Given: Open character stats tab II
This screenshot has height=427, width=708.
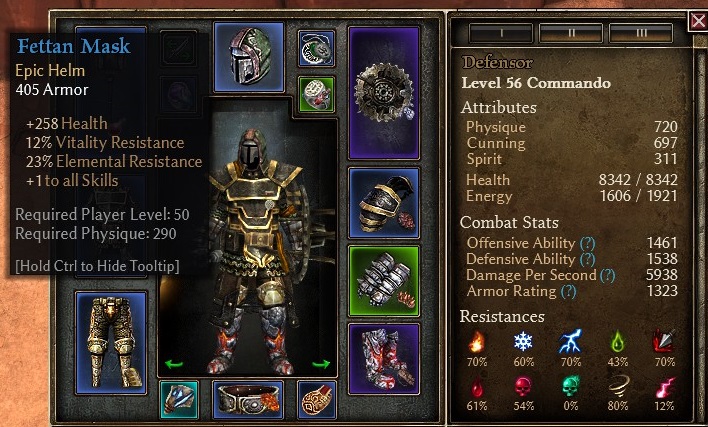Looking at the screenshot, I should click(571, 33).
